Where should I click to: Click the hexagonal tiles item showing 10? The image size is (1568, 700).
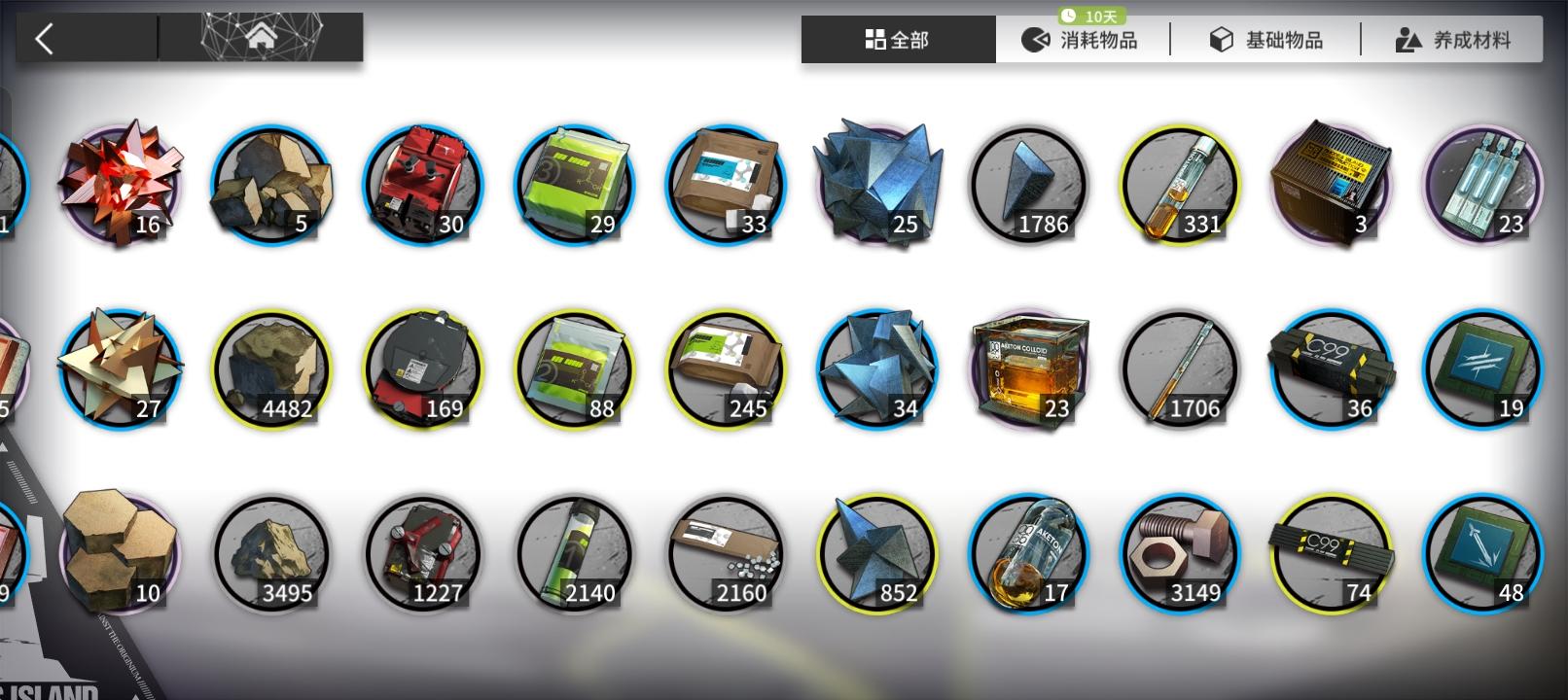coord(119,552)
